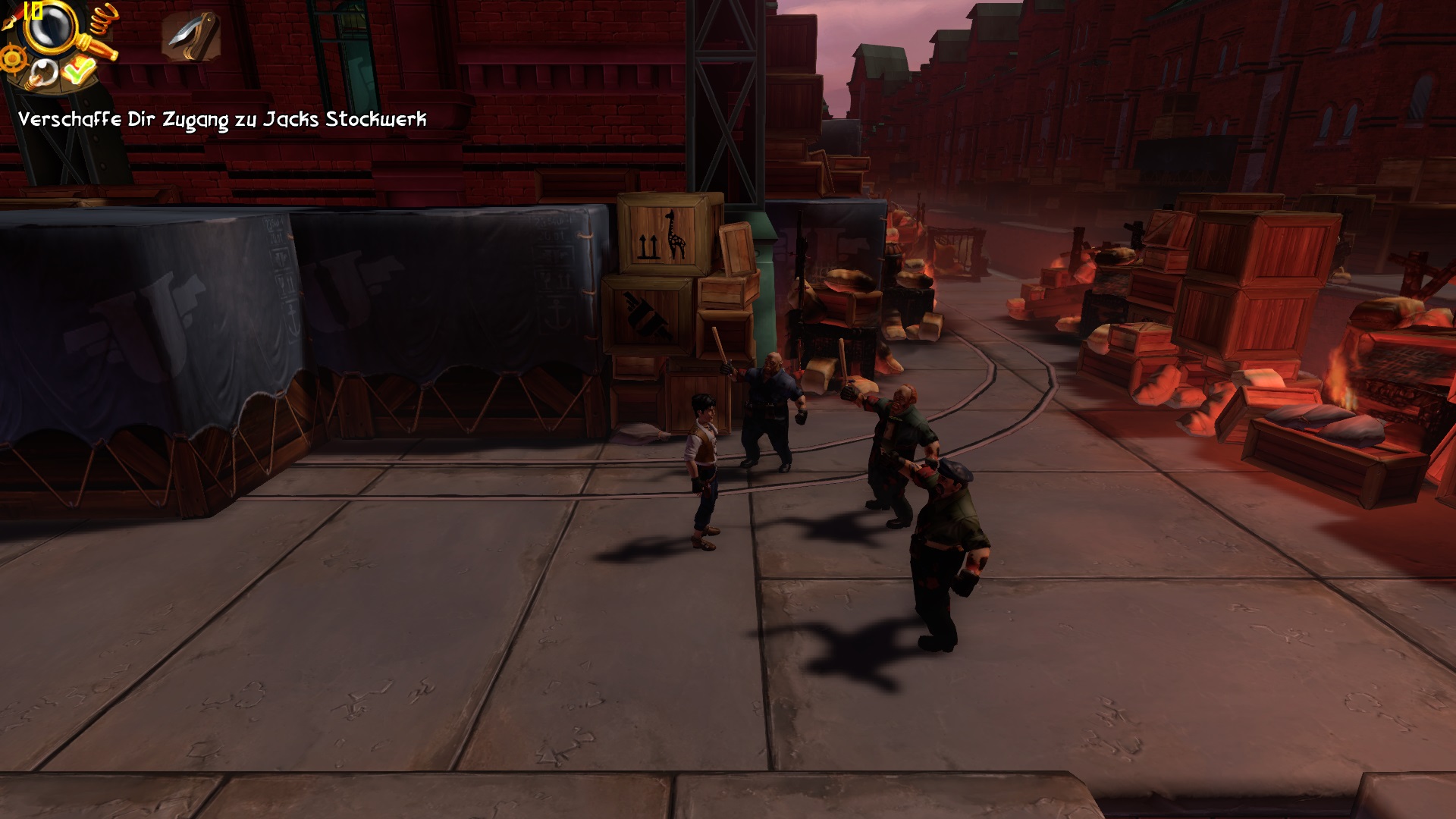Open the ship's wheel menu icon

coord(13,58)
